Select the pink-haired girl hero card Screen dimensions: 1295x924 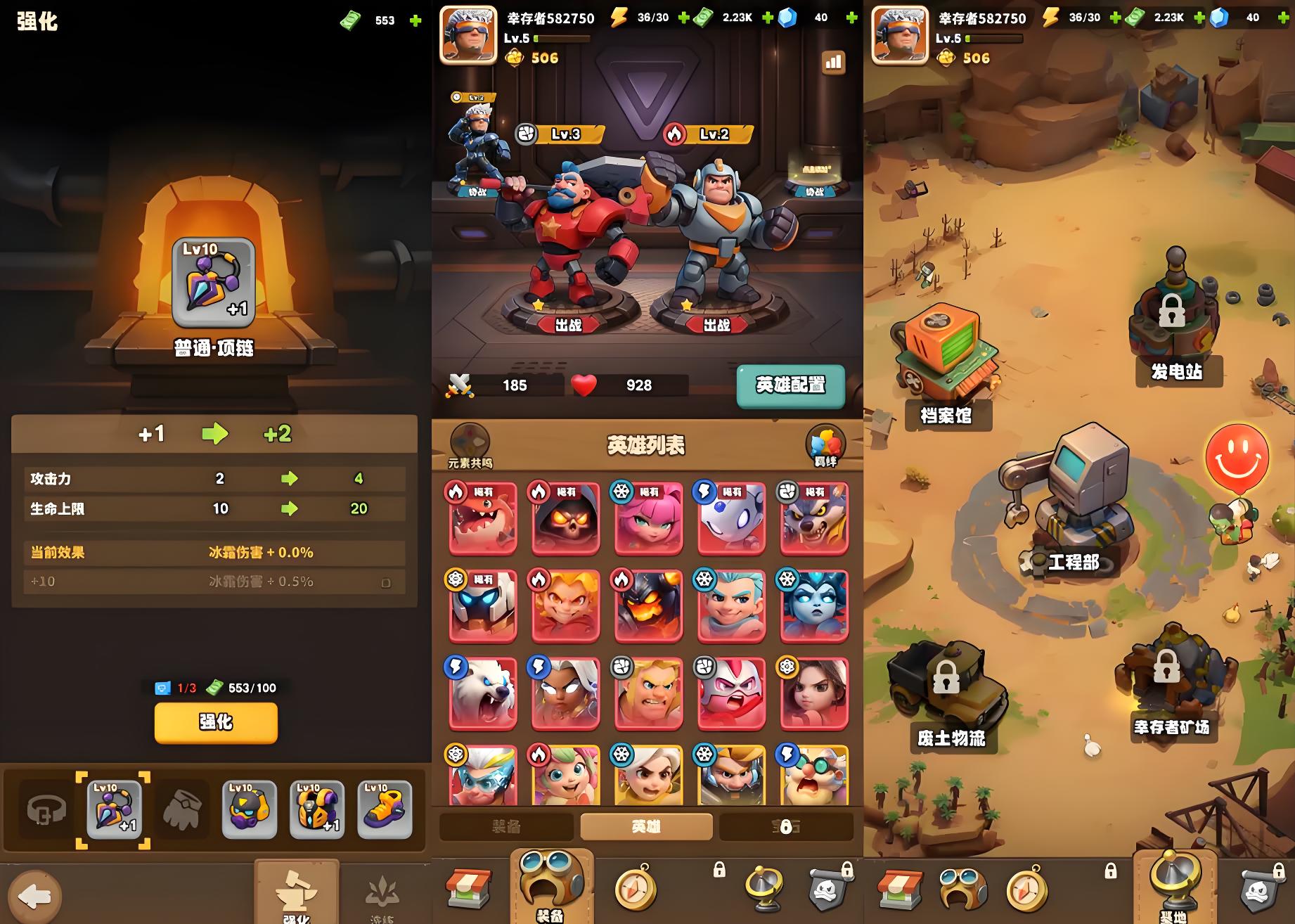click(x=648, y=518)
